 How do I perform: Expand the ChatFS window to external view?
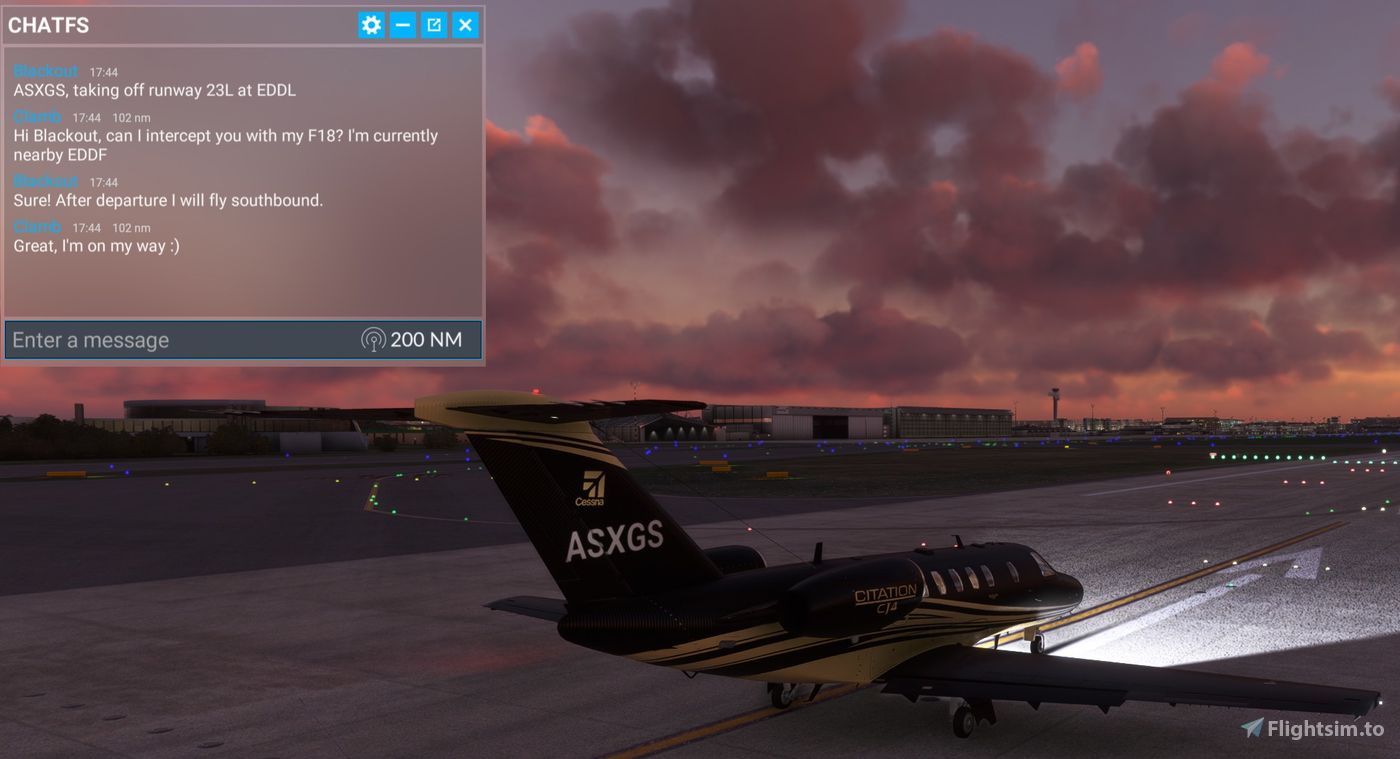tap(434, 25)
